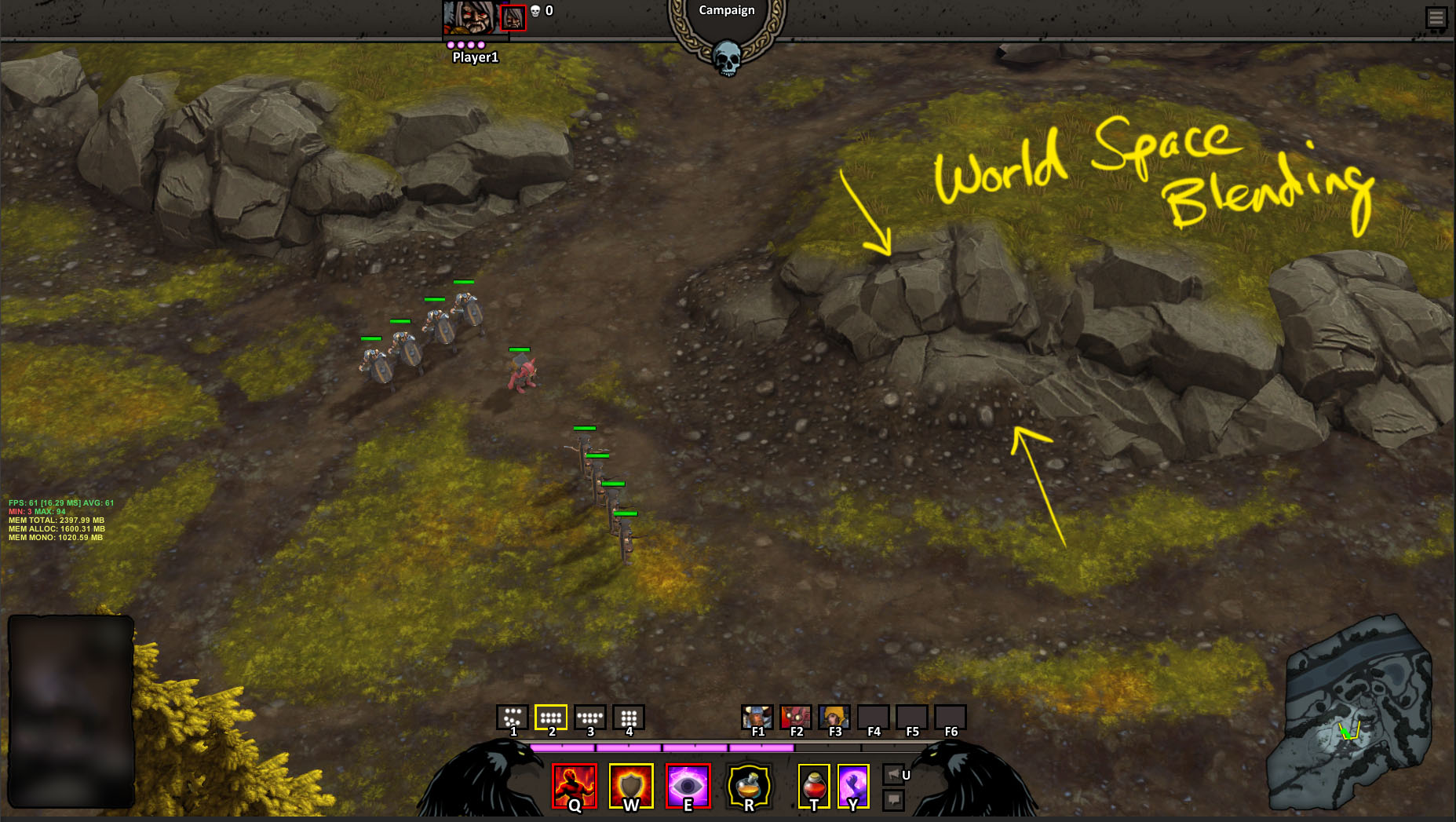Drink the T red potion
The image size is (1456, 822).
click(814, 785)
